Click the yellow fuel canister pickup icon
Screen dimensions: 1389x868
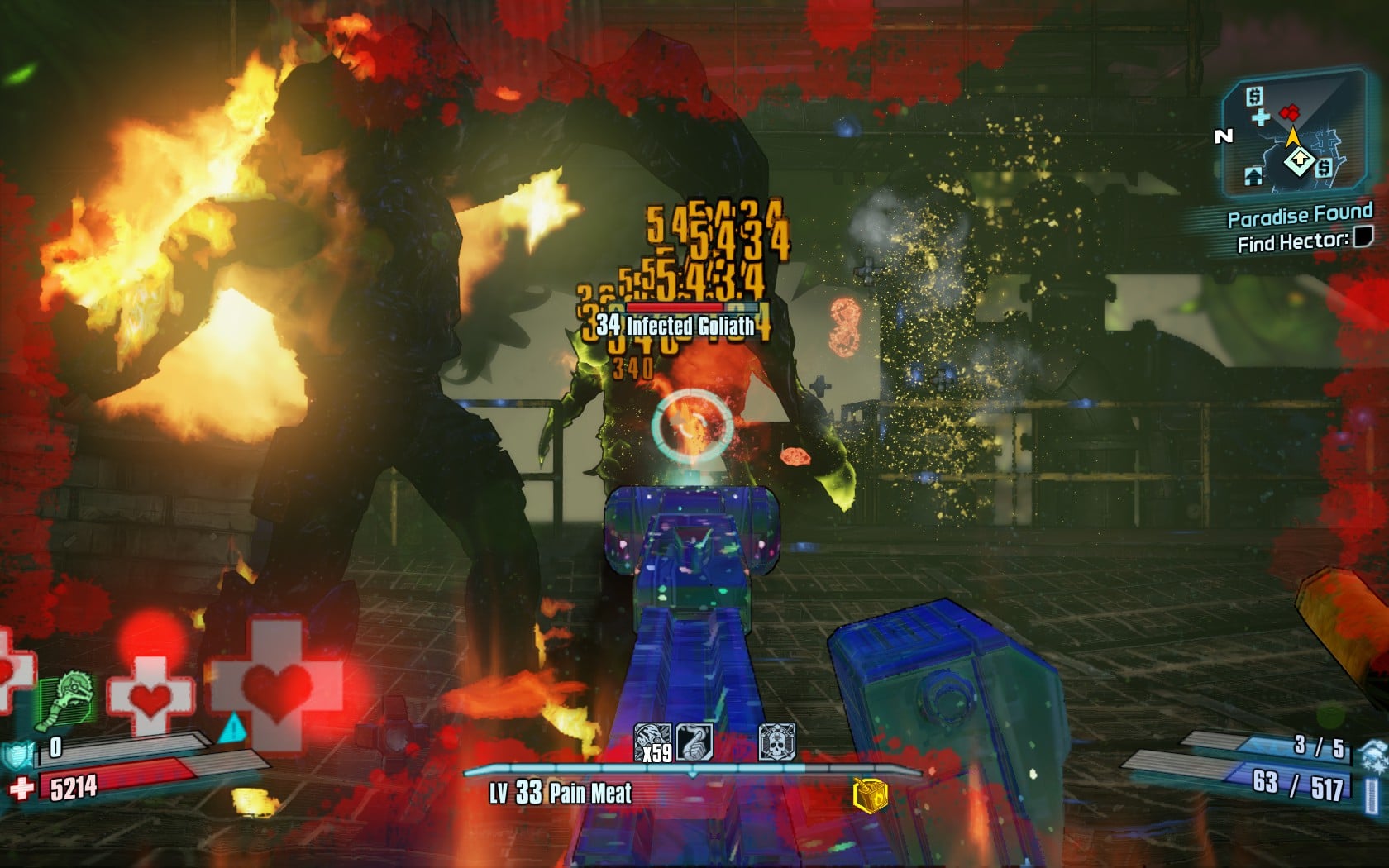pos(870,796)
